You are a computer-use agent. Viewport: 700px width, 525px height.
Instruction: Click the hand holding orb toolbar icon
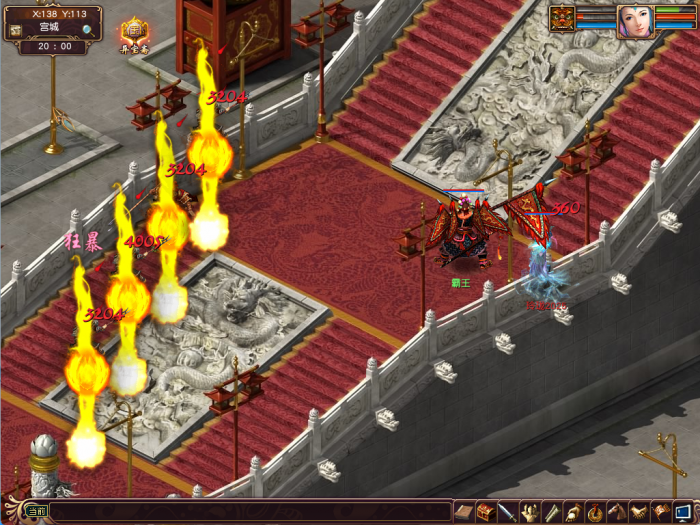click(574, 512)
